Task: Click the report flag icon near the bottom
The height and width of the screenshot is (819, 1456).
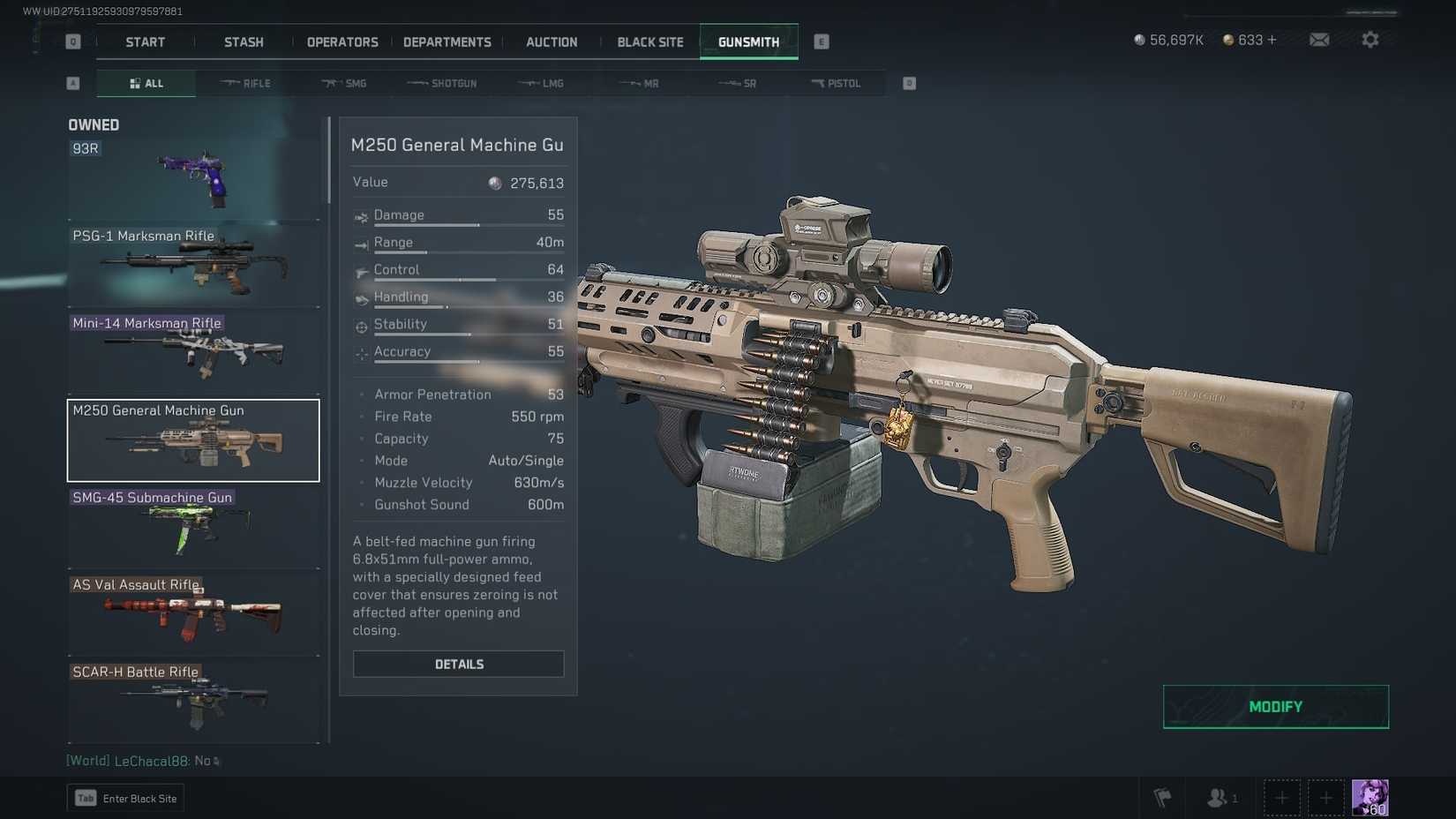Action: tap(1162, 797)
